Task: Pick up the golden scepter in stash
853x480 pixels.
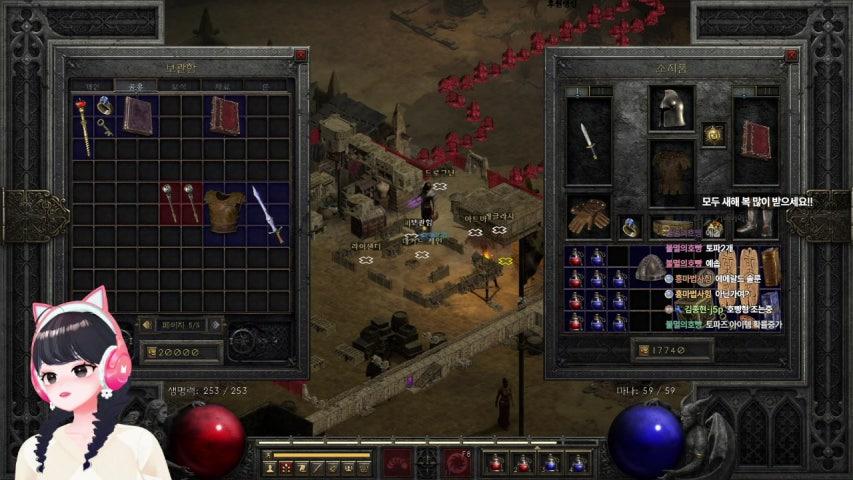Action: pos(84,126)
